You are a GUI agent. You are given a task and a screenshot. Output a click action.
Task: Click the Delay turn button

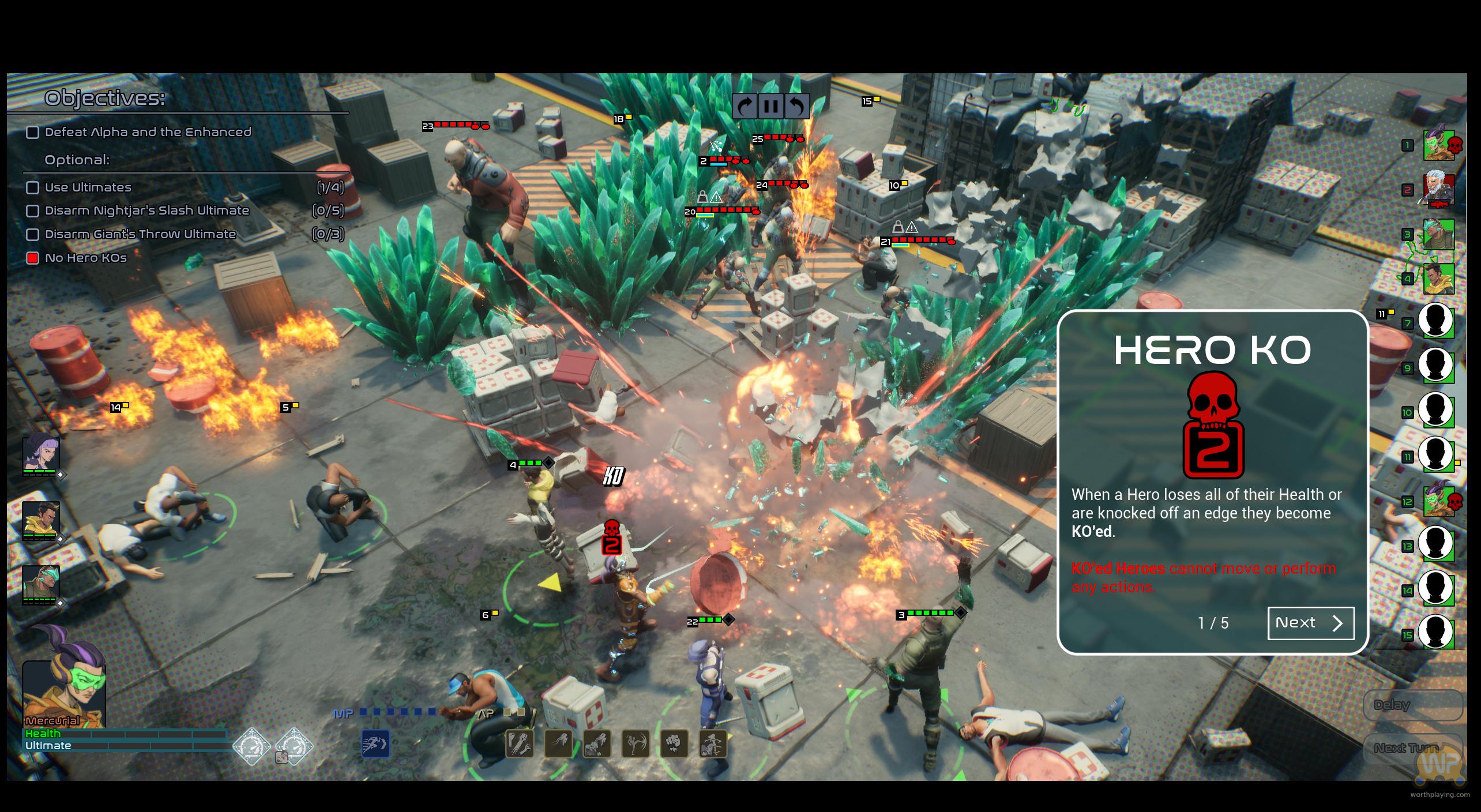[1412, 705]
